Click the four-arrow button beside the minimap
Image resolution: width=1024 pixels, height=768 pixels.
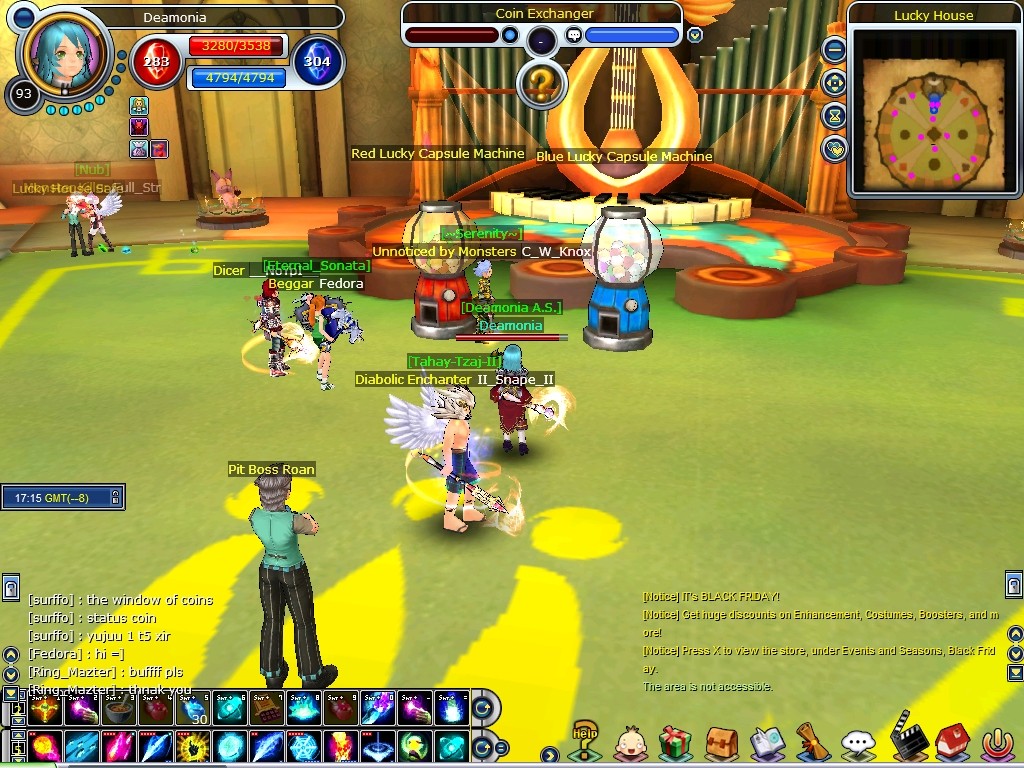(x=834, y=83)
